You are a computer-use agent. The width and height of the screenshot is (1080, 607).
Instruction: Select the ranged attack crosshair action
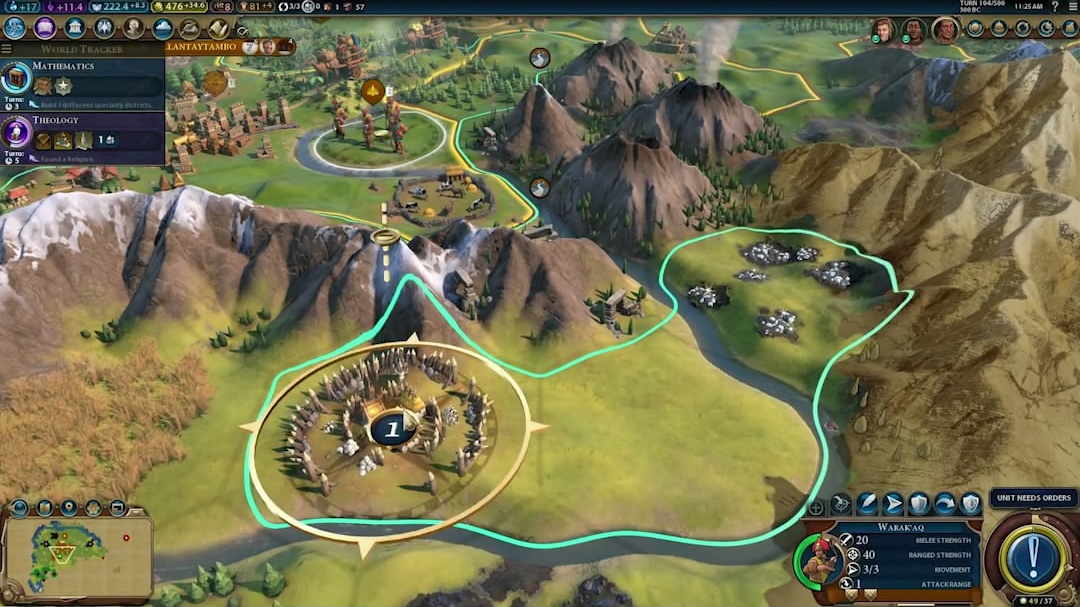click(x=841, y=504)
